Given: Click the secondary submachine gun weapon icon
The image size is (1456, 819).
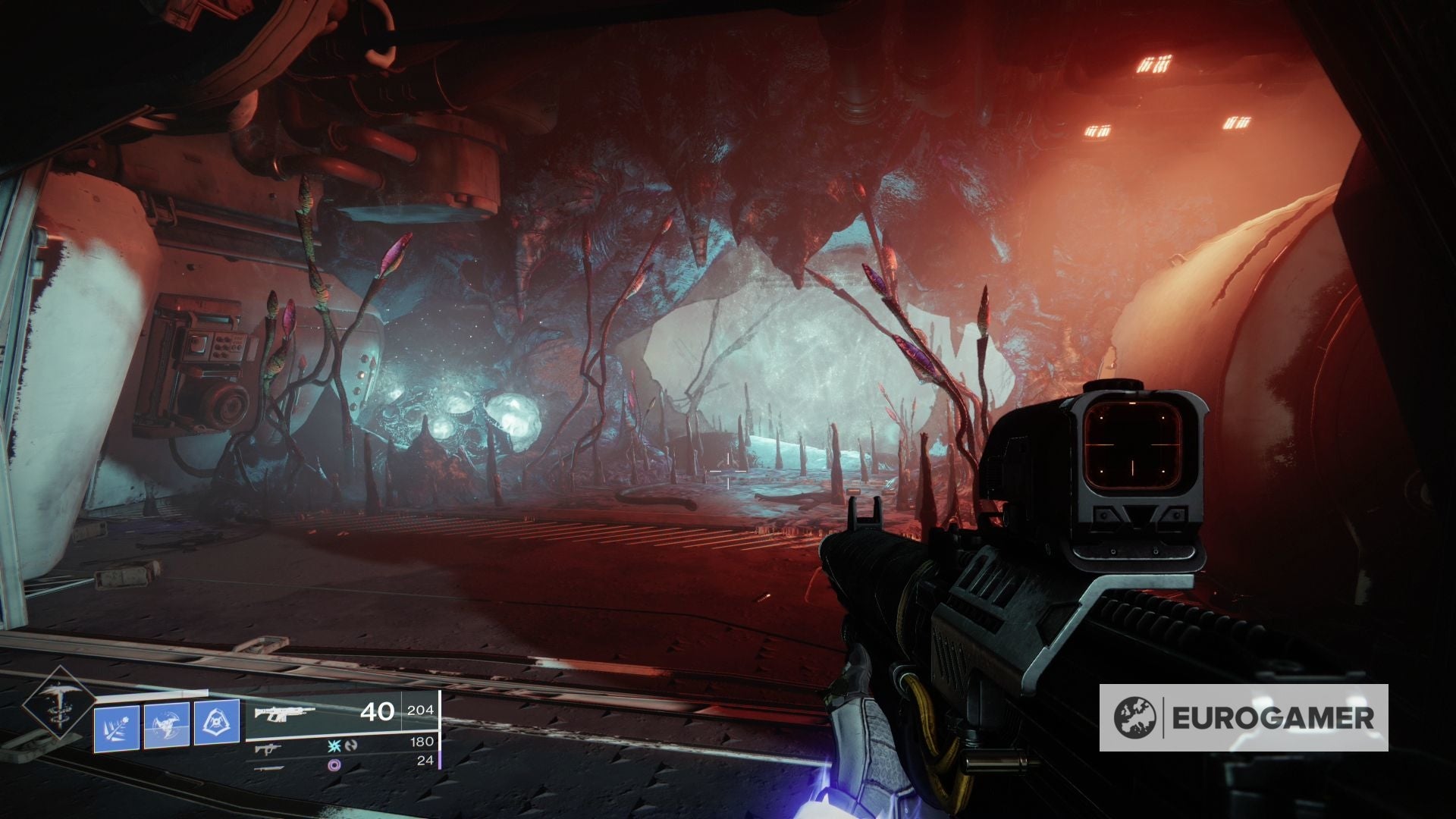Looking at the screenshot, I should [267, 748].
